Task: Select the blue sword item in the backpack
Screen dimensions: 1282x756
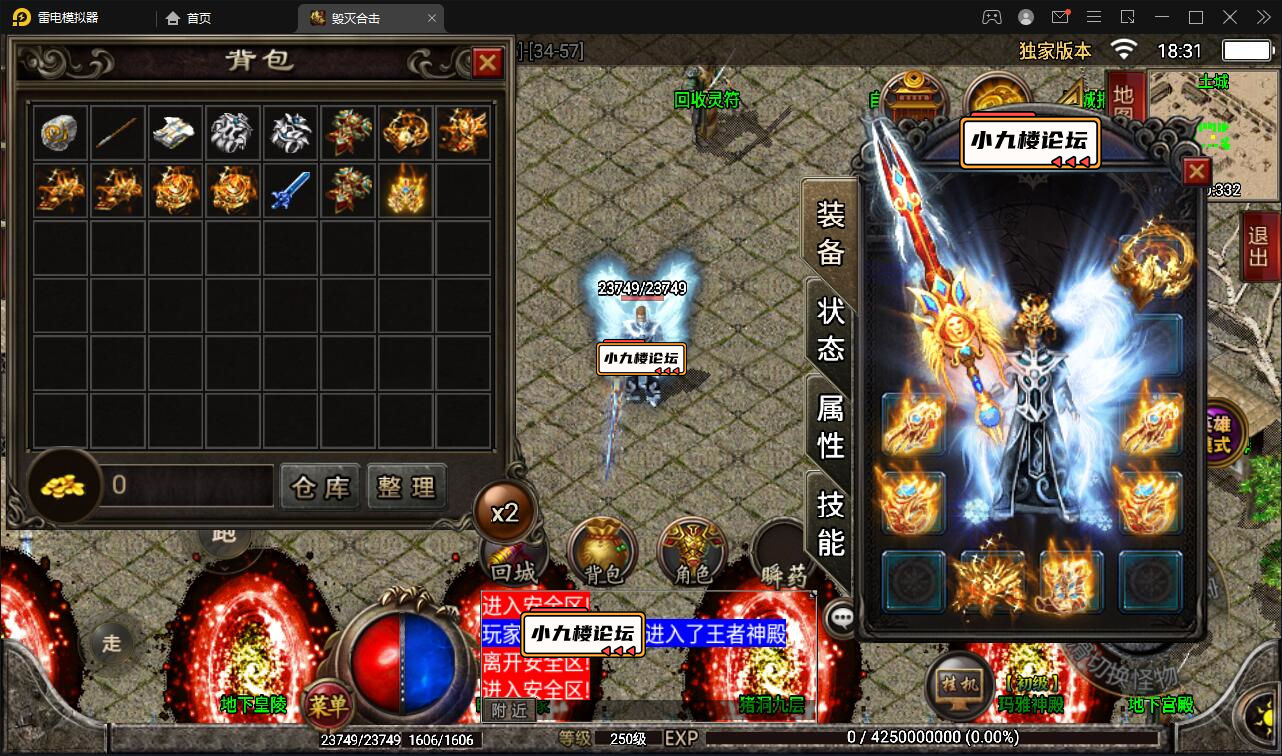Action: pos(290,190)
